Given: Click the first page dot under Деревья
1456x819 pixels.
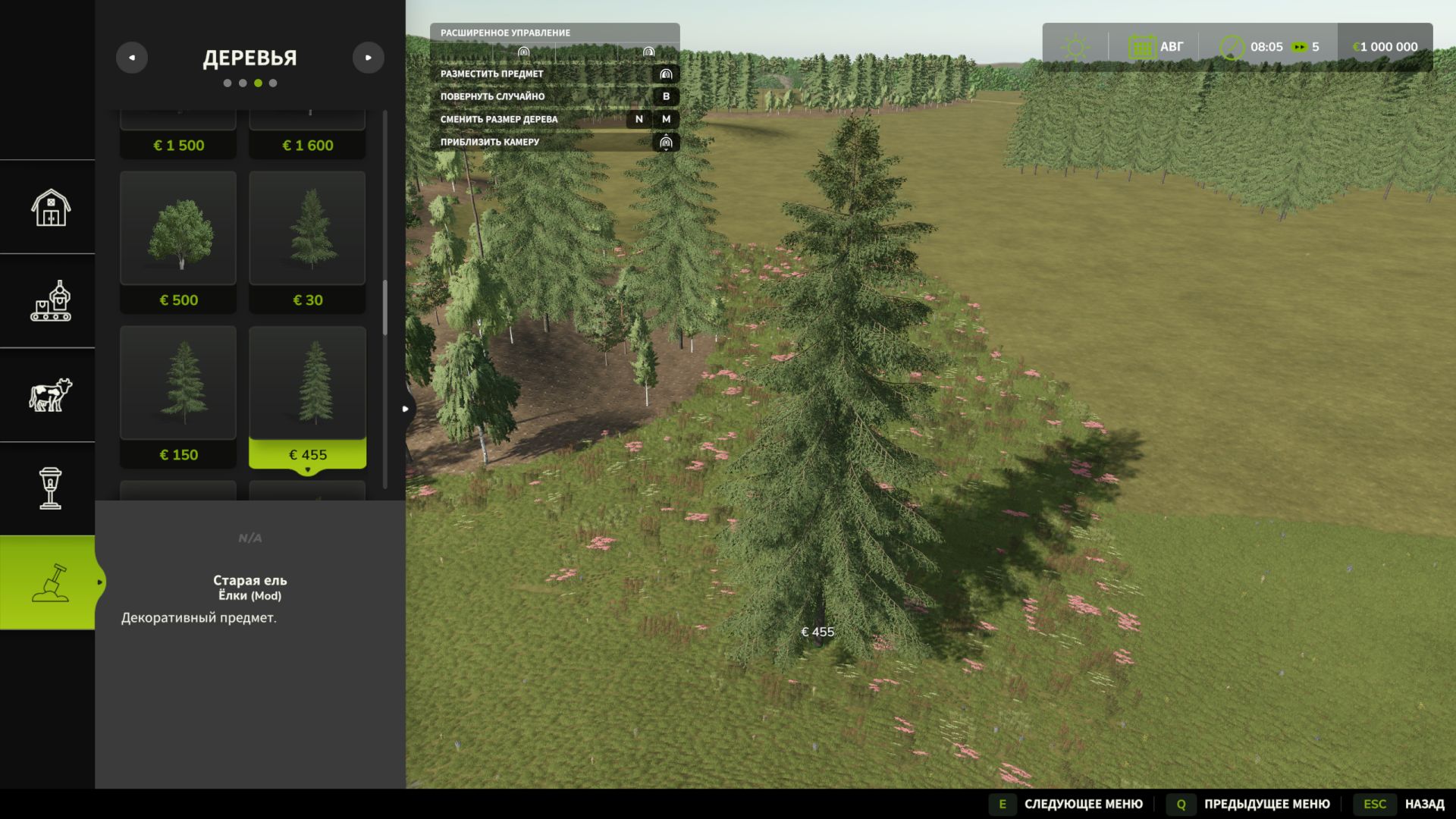Looking at the screenshot, I should [227, 83].
